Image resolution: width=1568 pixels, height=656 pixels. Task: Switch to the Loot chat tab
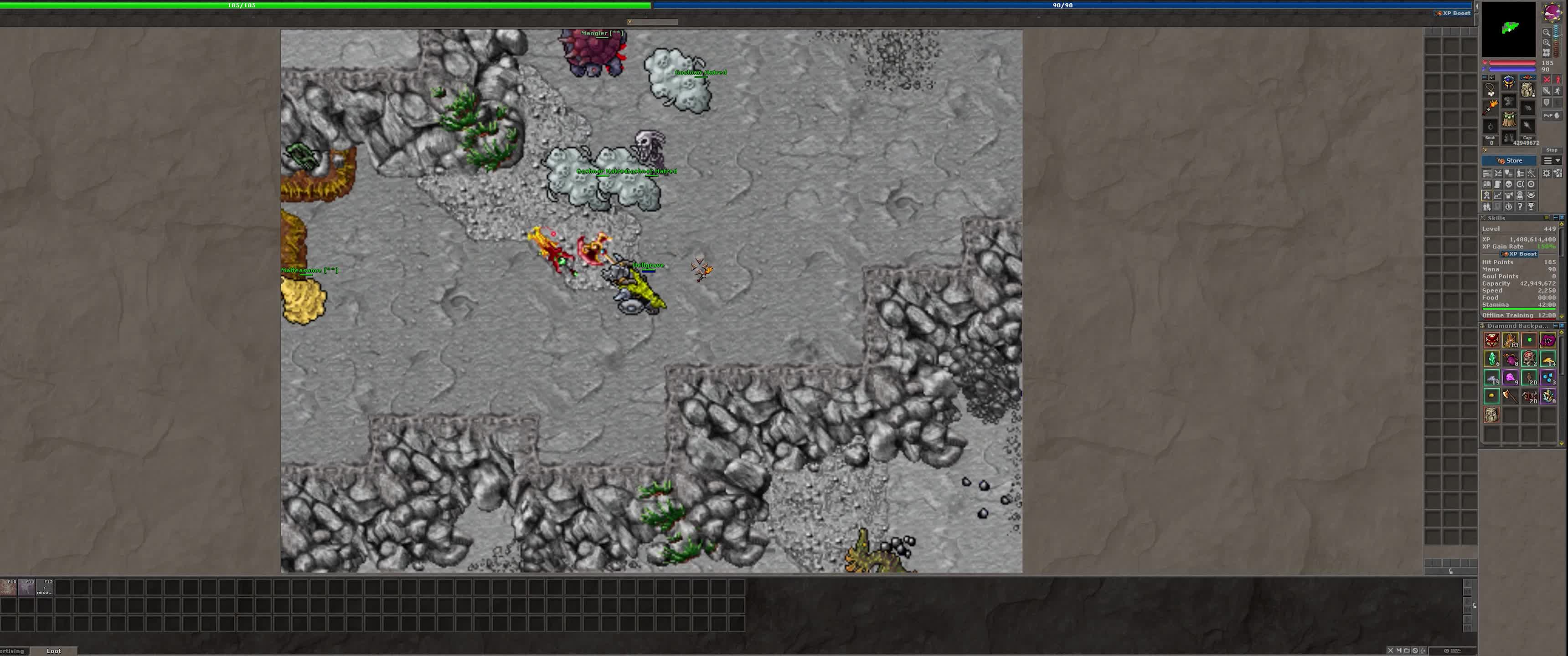pyautogui.click(x=54, y=651)
